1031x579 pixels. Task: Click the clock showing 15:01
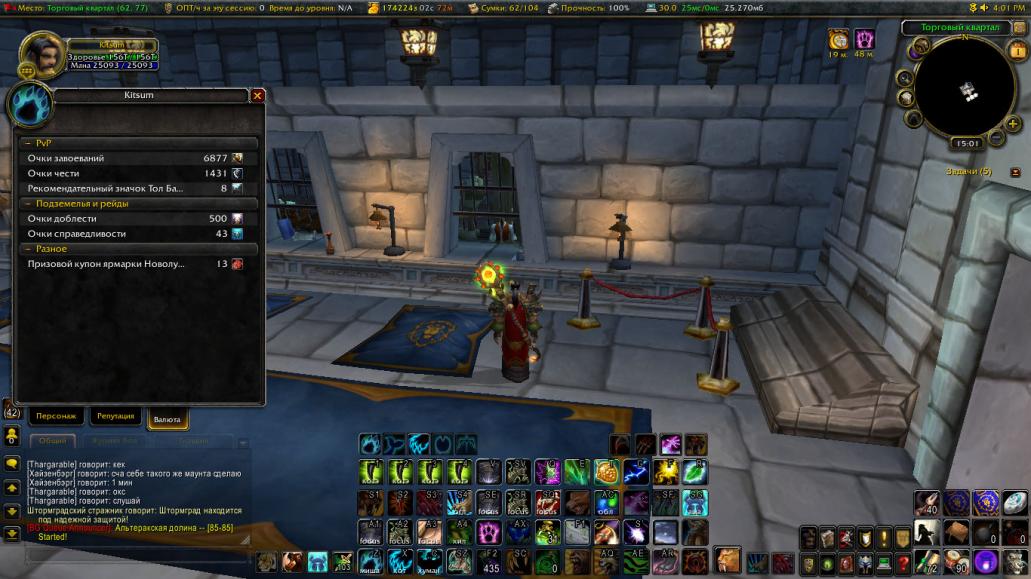(967, 143)
